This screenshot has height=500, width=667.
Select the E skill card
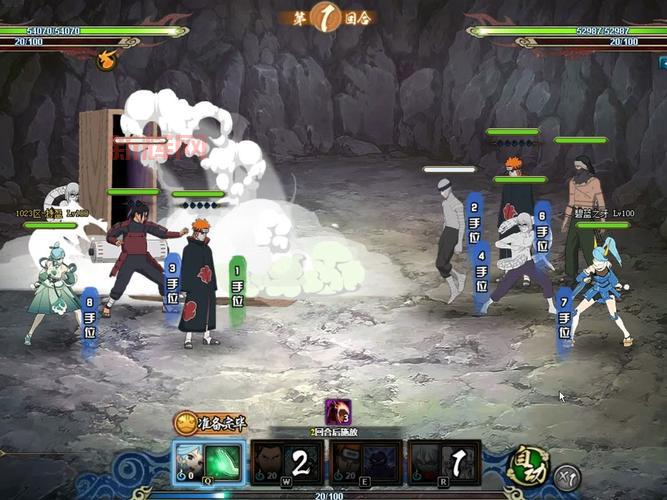[x=365, y=463]
